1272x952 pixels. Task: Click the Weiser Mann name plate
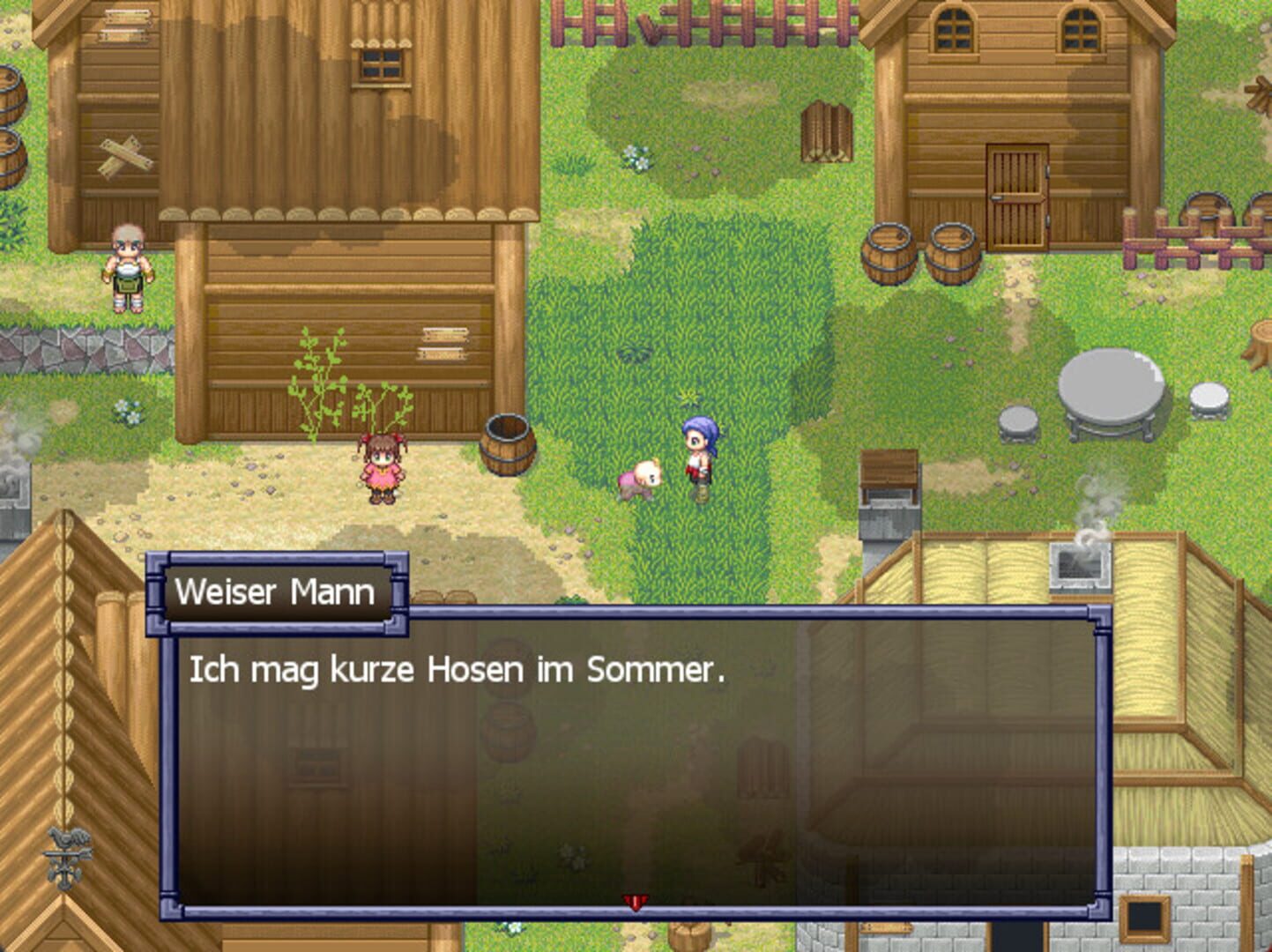tap(278, 592)
